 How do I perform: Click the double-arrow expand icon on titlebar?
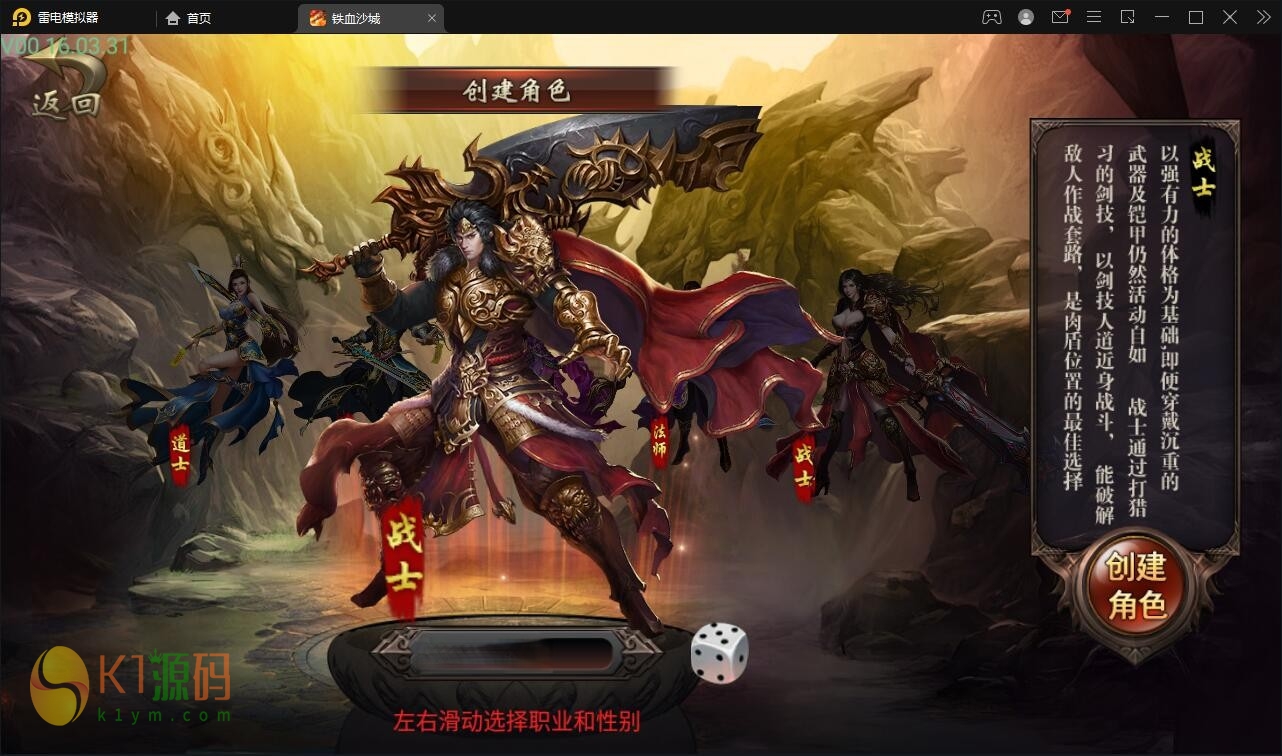point(1262,17)
